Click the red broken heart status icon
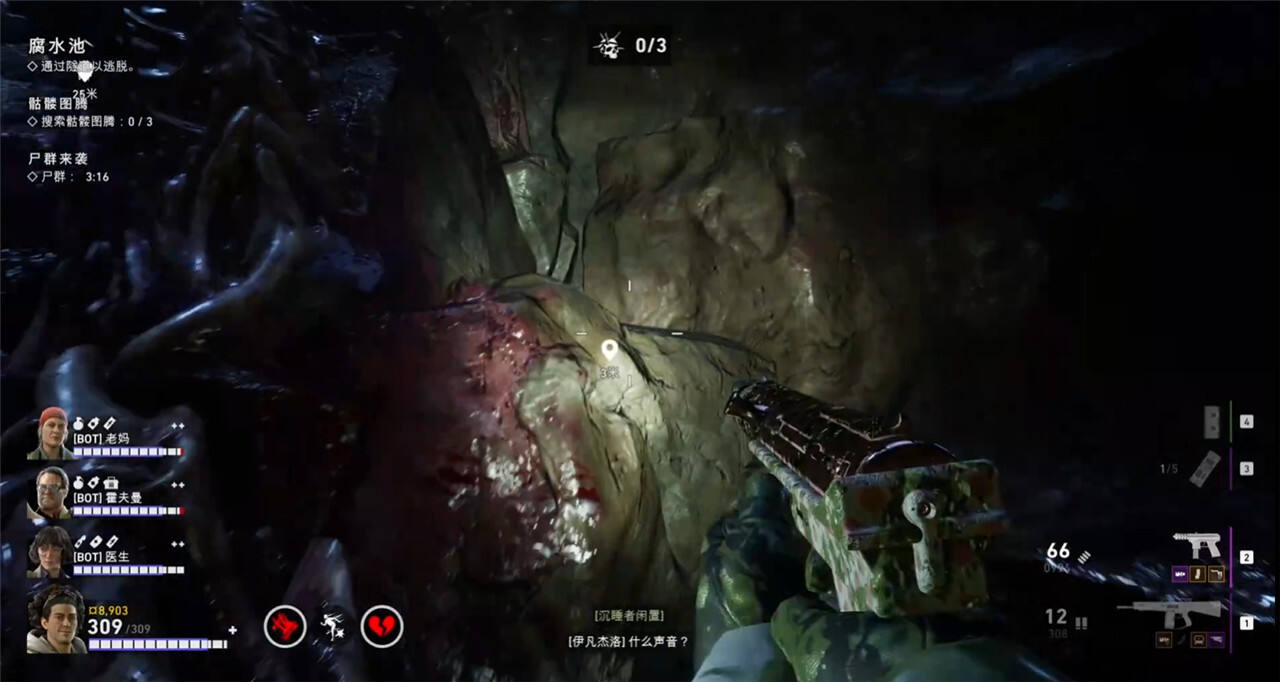Viewport: 1280px width, 682px height. (381, 627)
